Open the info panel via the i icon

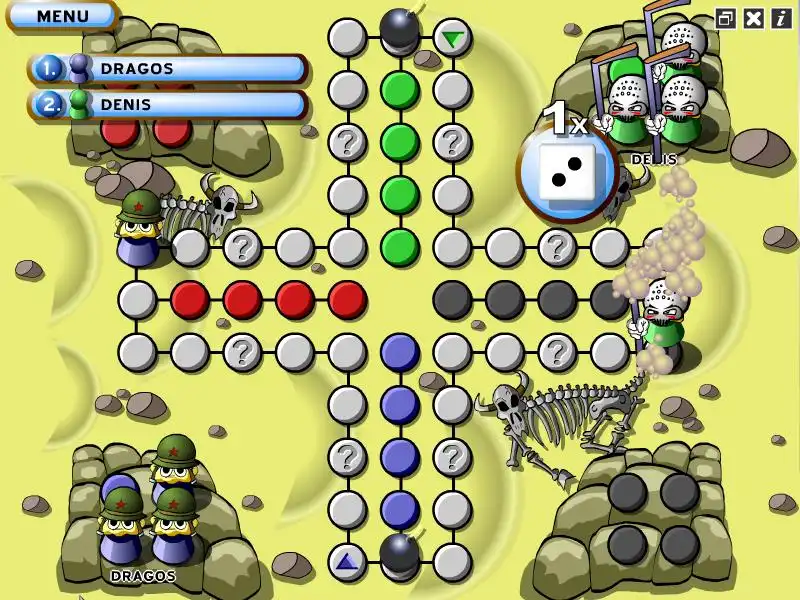pyautogui.click(x=781, y=18)
